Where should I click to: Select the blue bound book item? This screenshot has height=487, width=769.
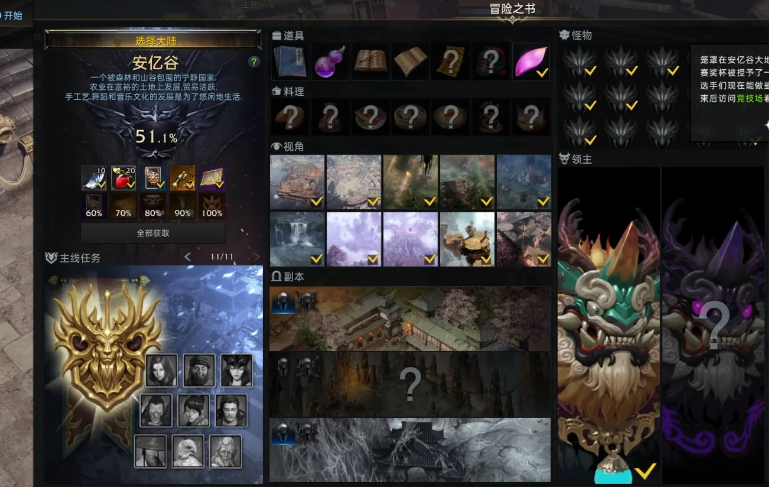click(x=291, y=62)
